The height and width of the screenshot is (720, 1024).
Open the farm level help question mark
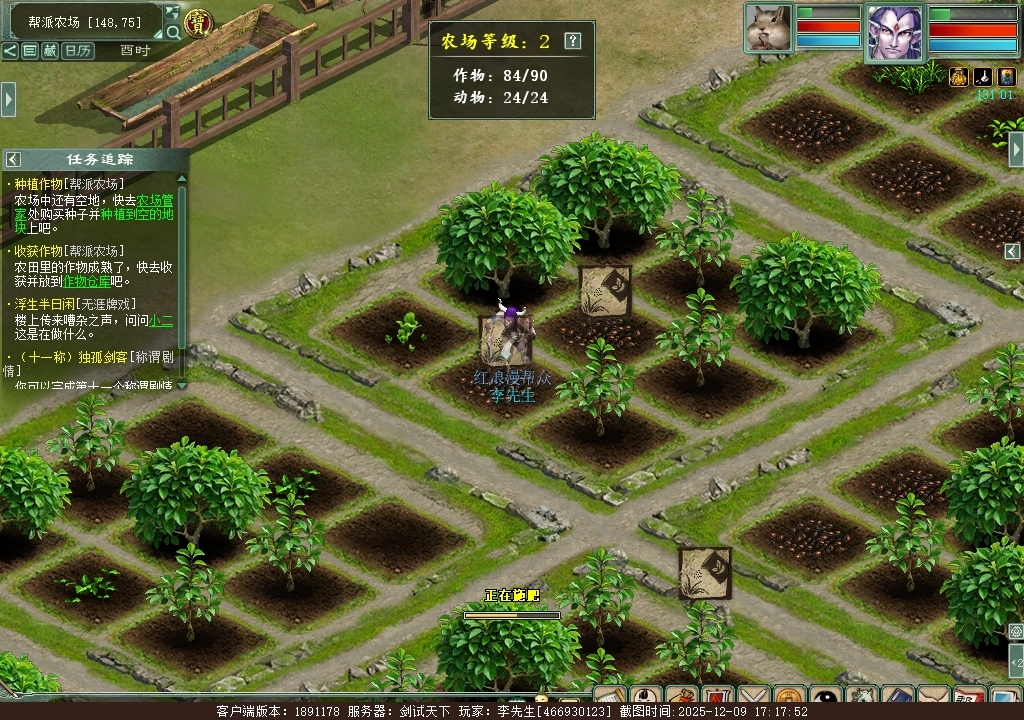click(x=572, y=41)
